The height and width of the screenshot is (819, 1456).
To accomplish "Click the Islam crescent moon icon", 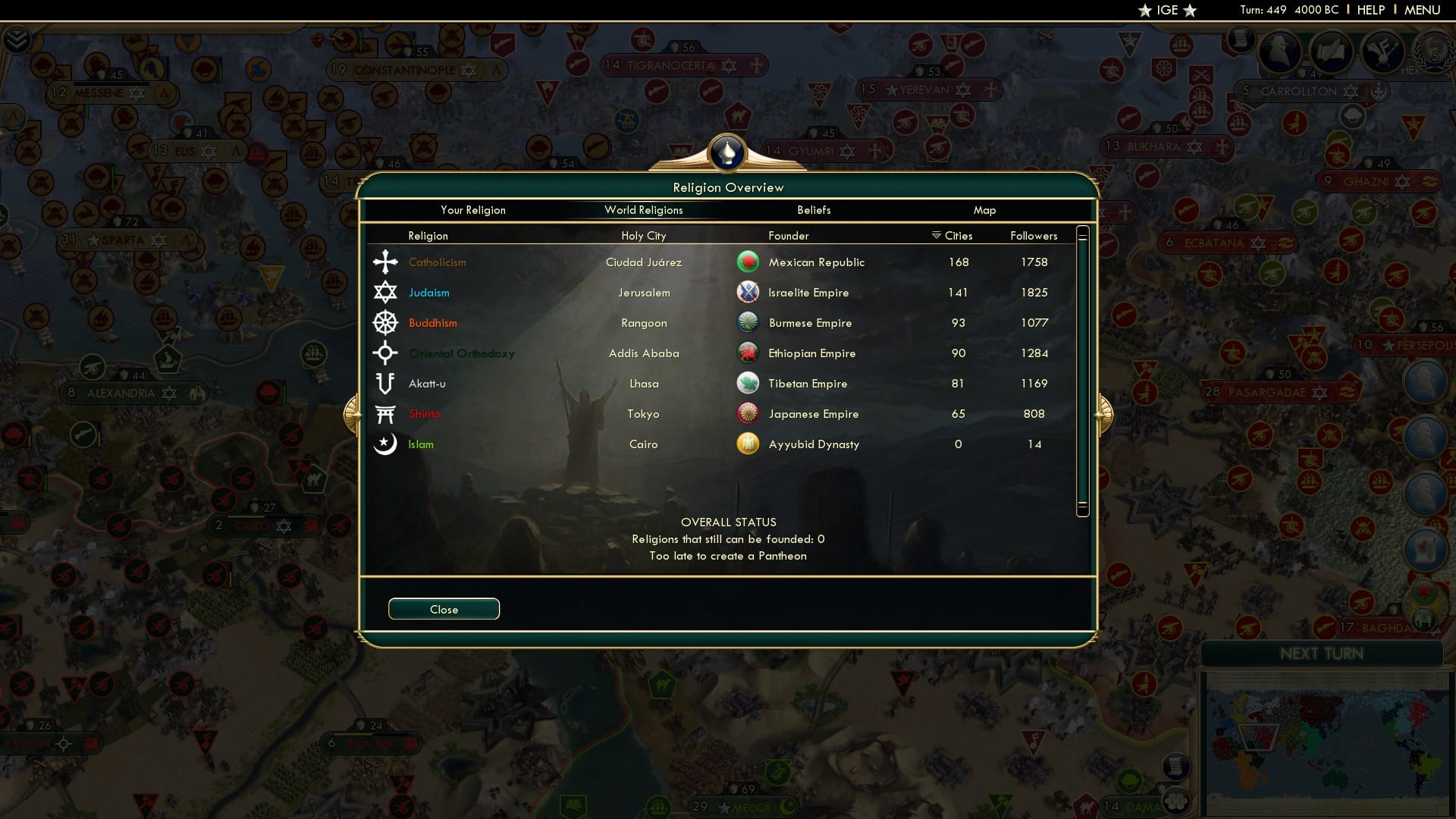I will pos(385,444).
